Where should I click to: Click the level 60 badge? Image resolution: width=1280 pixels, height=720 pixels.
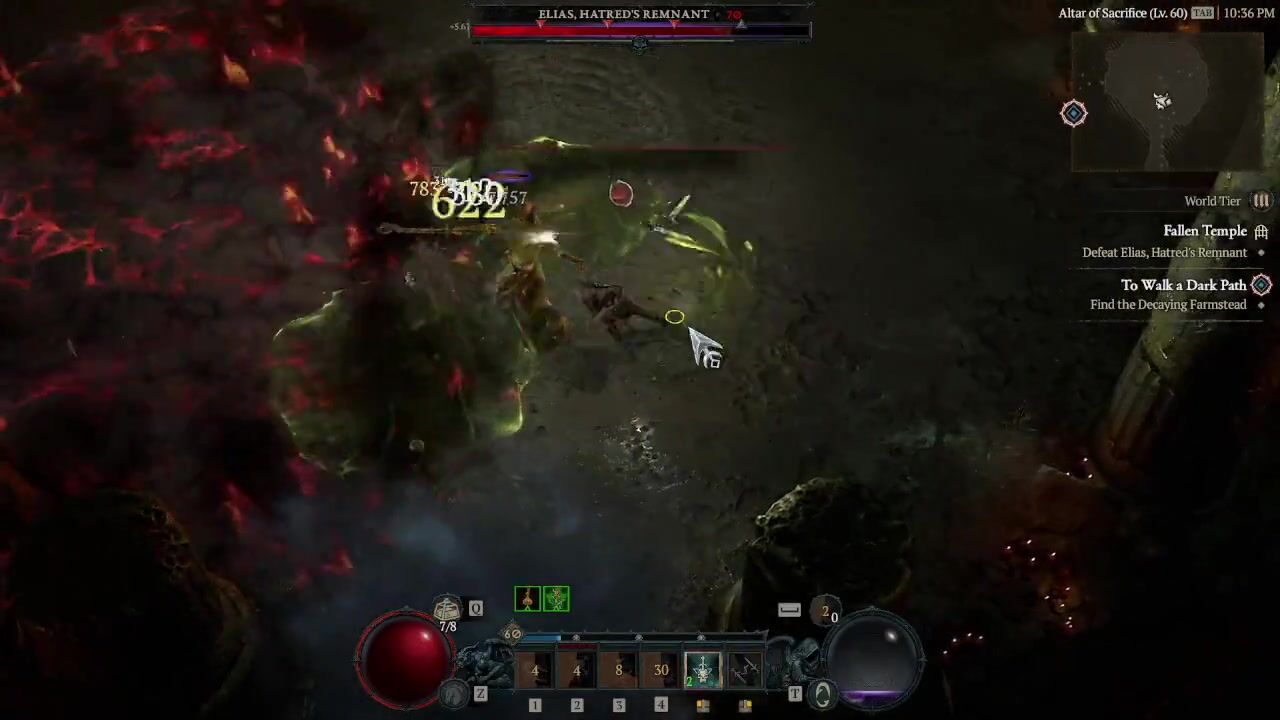coord(512,633)
